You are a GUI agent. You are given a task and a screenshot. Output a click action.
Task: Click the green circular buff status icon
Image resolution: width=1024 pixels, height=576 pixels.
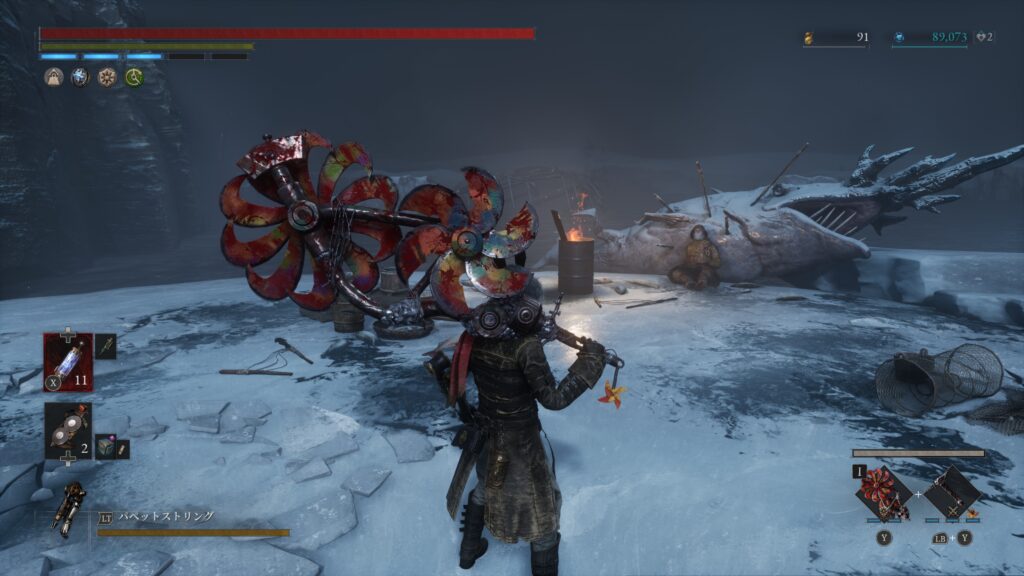click(x=133, y=77)
